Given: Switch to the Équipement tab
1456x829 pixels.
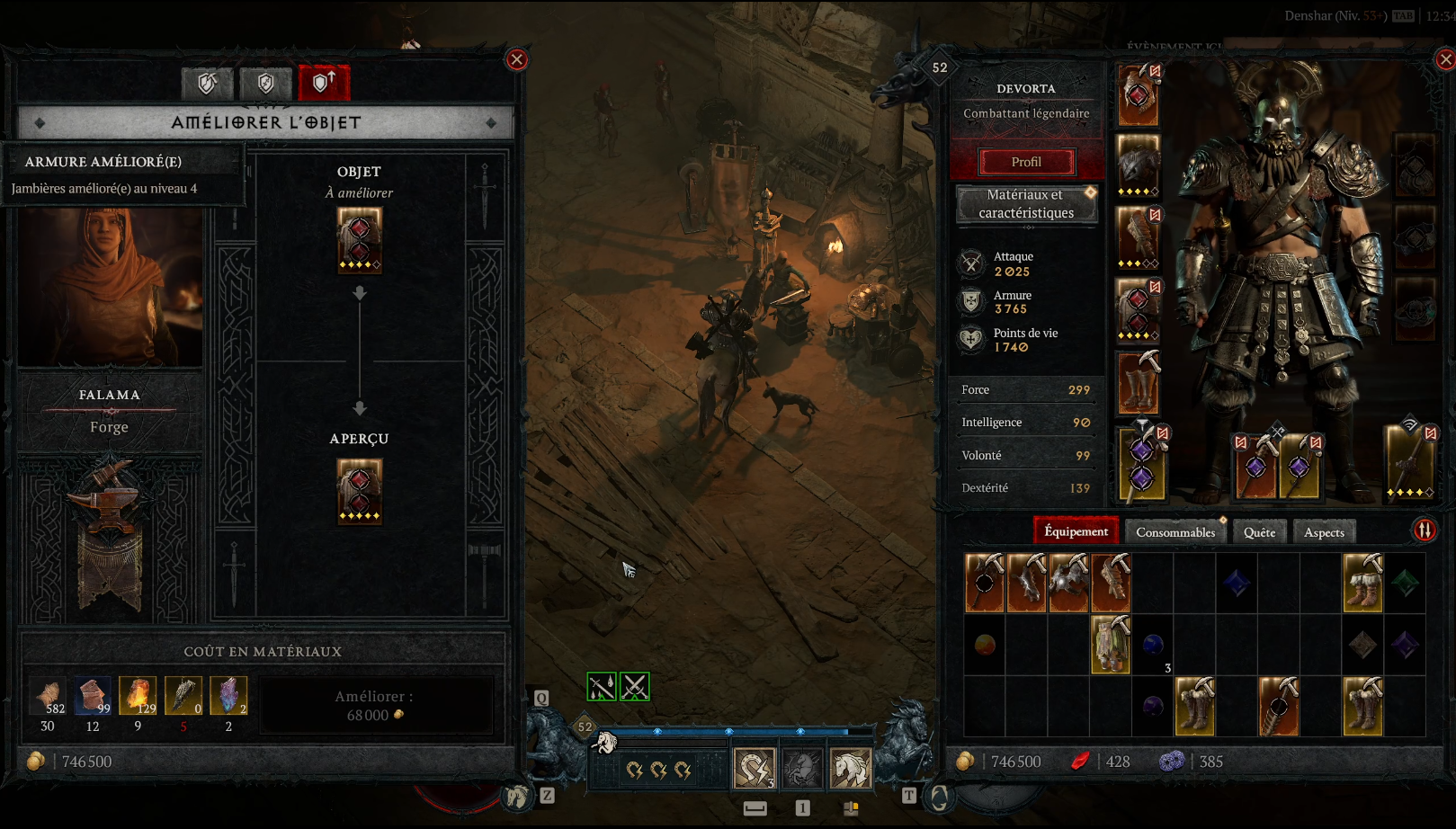Looking at the screenshot, I should click(x=1076, y=531).
